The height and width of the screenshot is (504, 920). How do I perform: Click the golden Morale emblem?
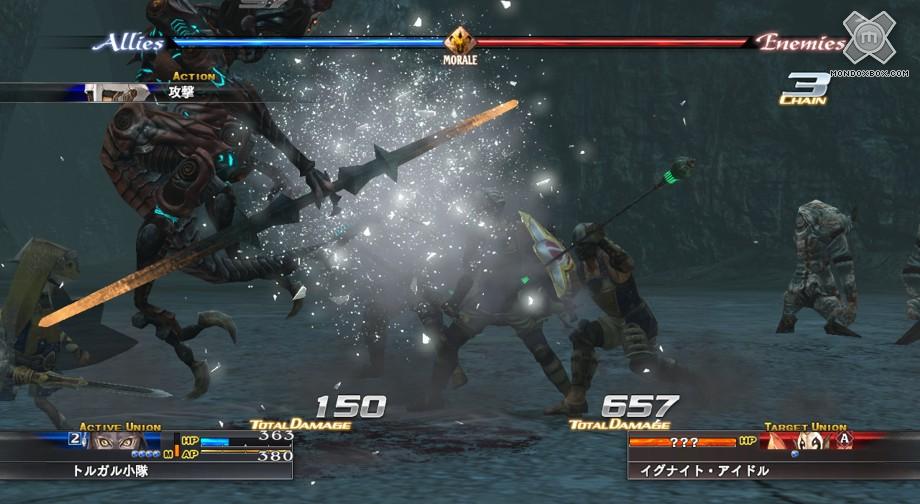click(460, 41)
